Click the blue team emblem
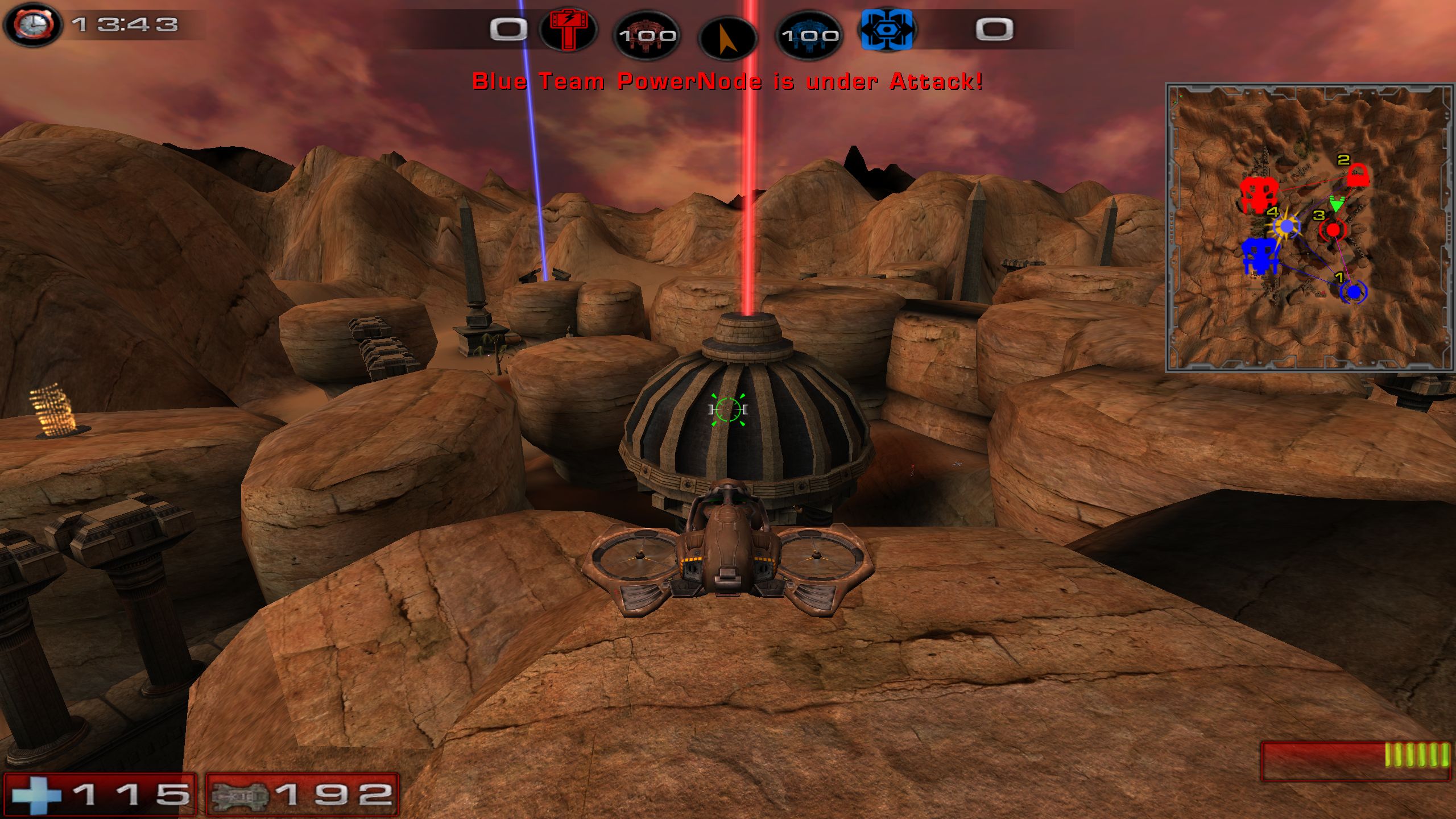 point(886,30)
